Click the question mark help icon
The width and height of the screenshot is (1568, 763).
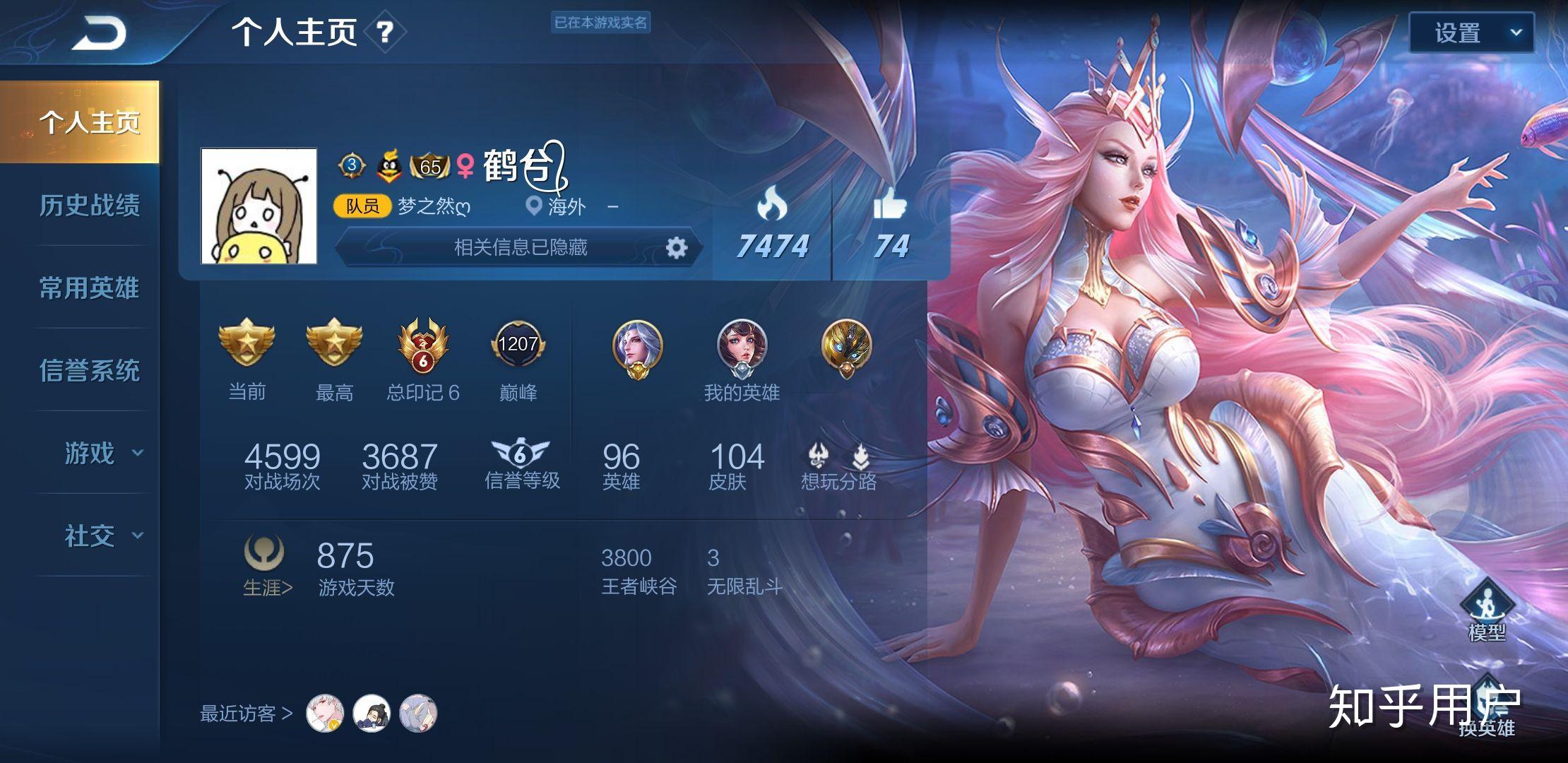(x=384, y=32)
